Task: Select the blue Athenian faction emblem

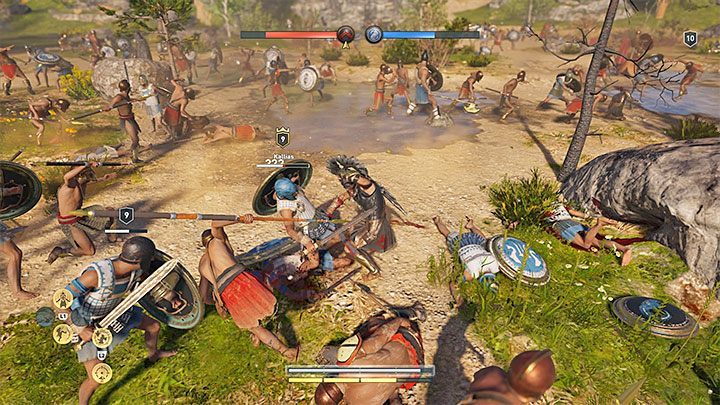Action: tap(374, 34)
